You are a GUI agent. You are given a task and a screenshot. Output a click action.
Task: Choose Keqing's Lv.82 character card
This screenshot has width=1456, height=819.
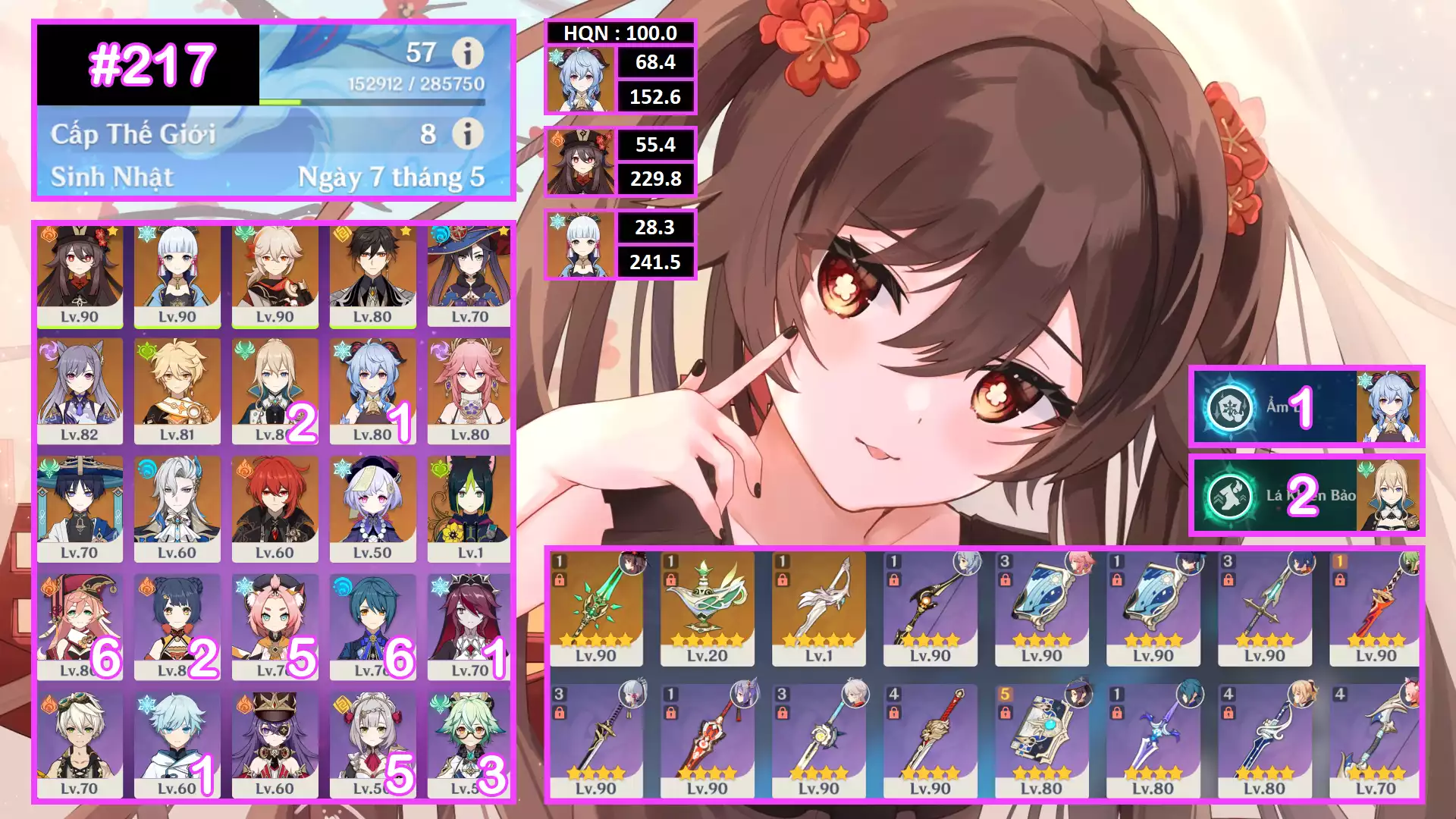[80, 391]
